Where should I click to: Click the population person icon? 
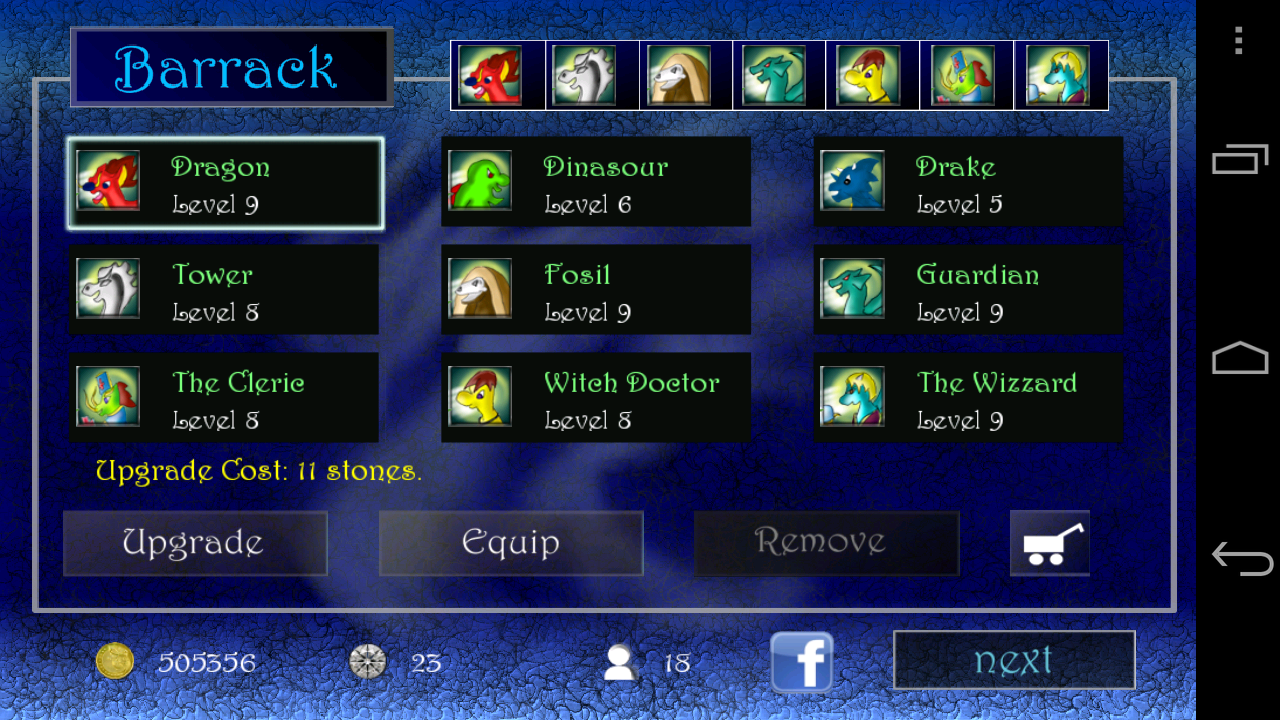(617, 661)
